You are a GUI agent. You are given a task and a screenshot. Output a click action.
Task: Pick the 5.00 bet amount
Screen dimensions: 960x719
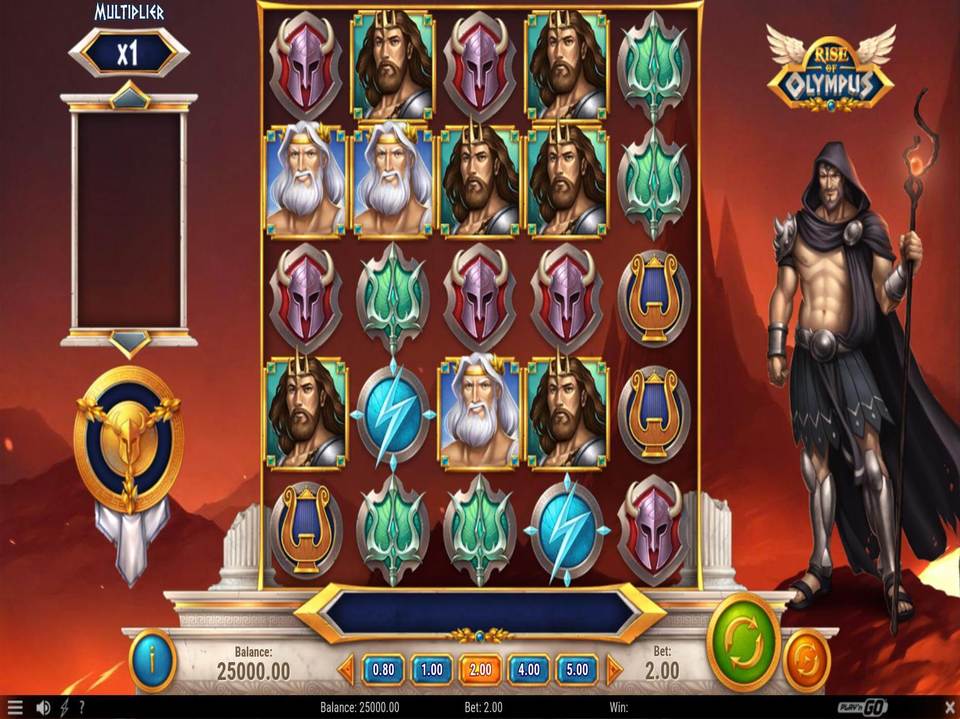coord(577,669)
